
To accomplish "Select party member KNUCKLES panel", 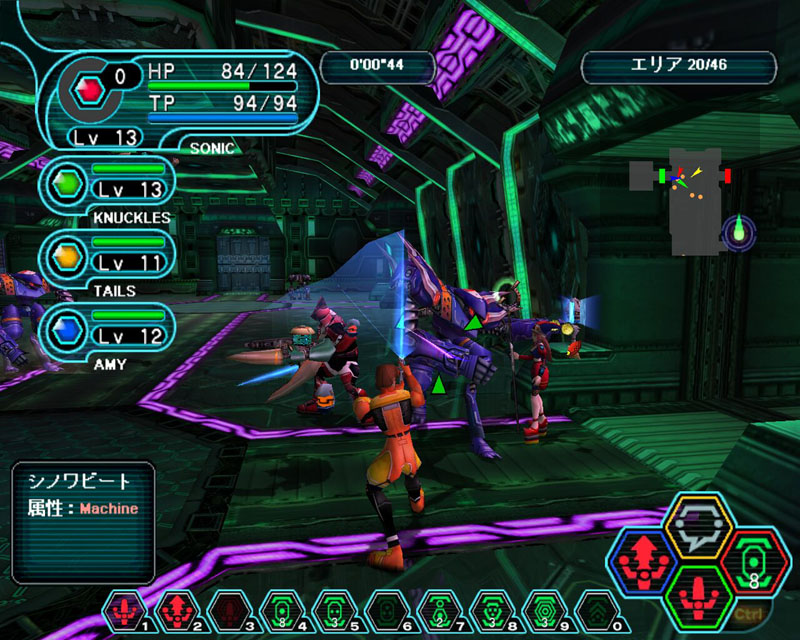I will (x=108, y=185).
